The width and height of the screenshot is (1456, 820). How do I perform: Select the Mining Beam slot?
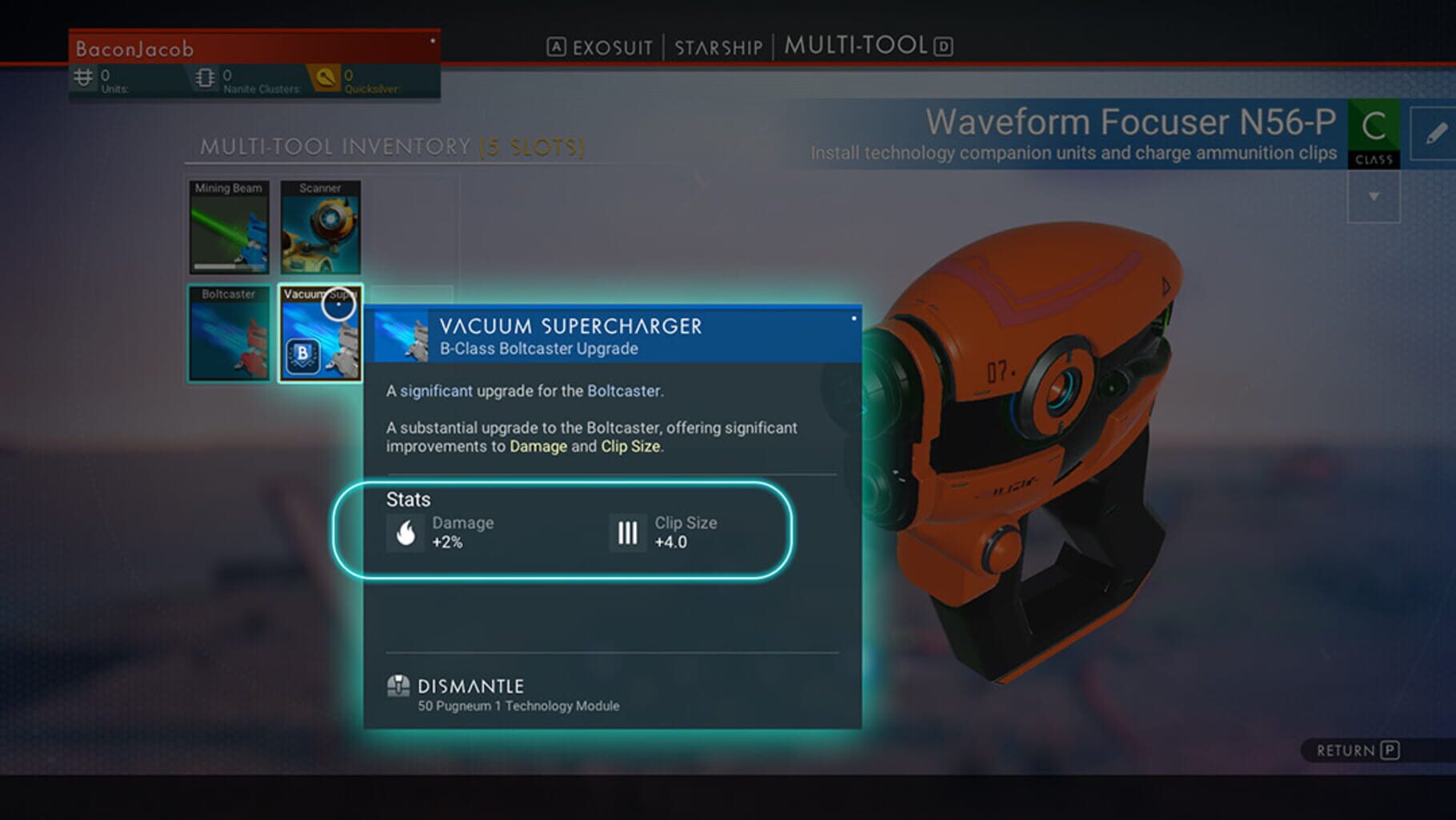(229, 227)
